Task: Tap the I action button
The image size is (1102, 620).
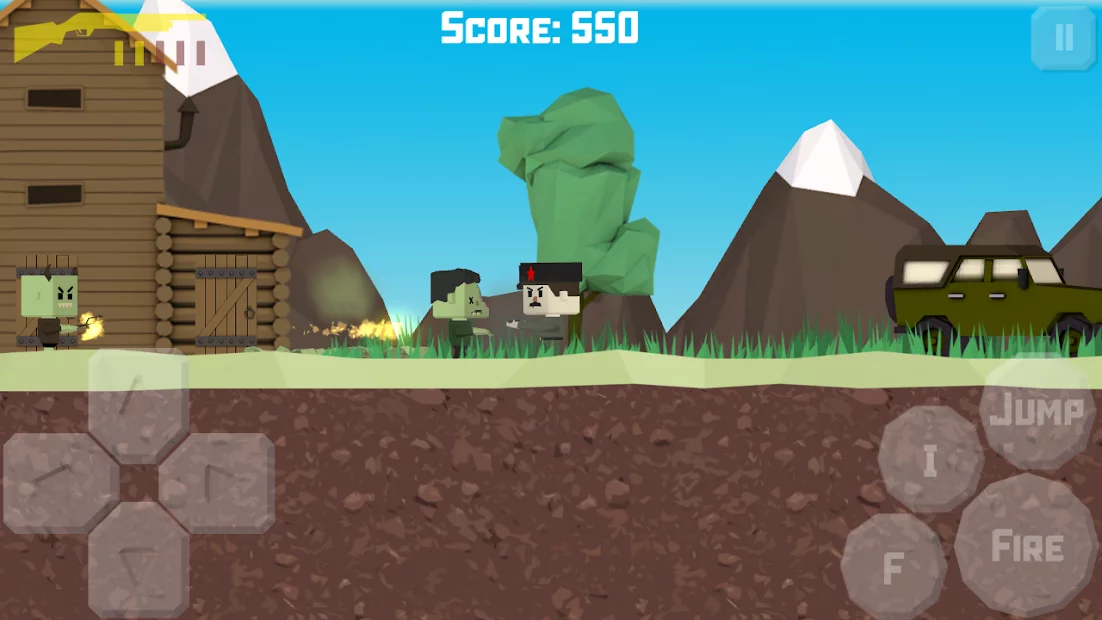Action: pyautogui.click(x=930, y=460)
